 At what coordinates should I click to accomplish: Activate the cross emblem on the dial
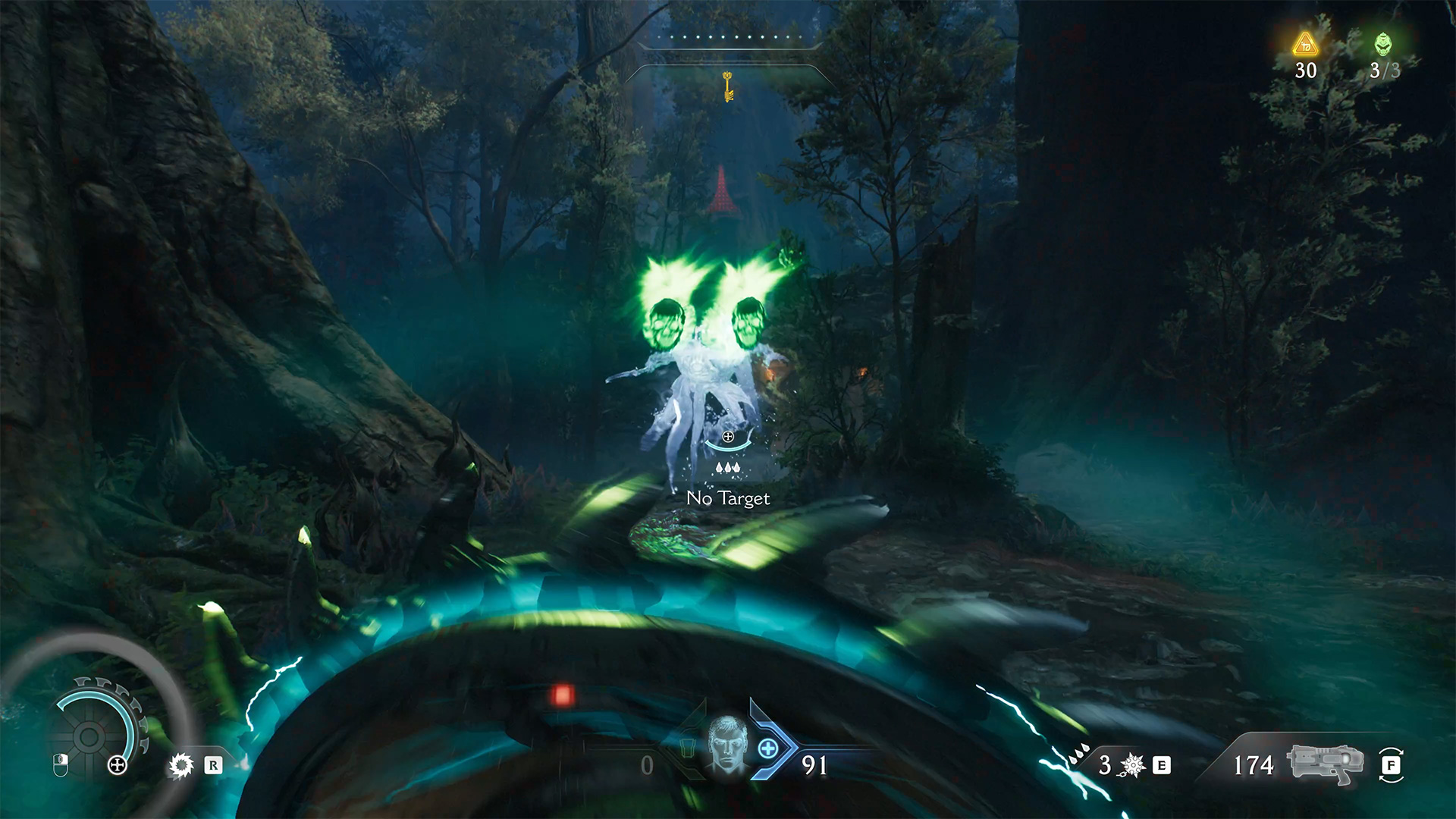[x=118, y=764]
